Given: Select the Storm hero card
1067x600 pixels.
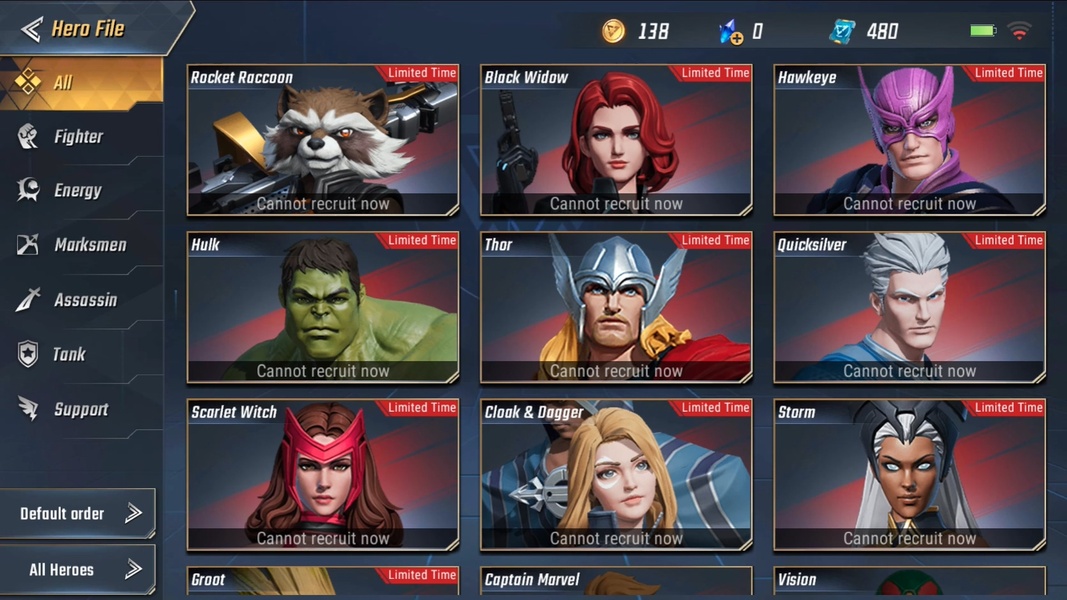Looking at the screenshot, I should pyautogui.click(x=909, y=475).
